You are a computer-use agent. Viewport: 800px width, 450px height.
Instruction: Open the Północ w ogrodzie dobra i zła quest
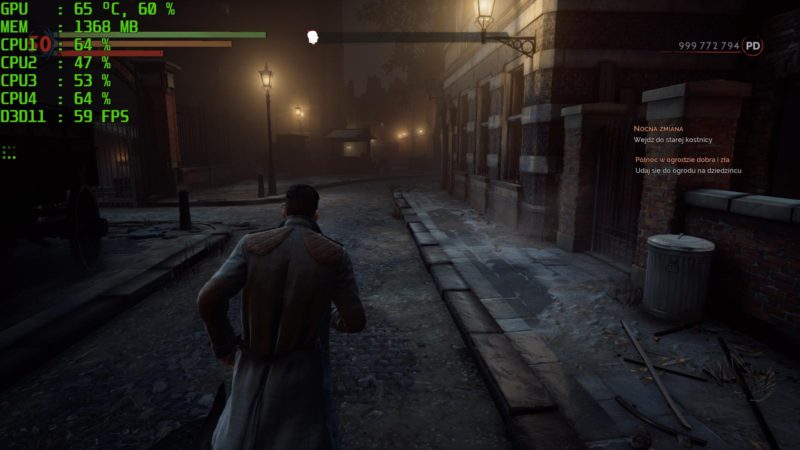tap(690, 159)
